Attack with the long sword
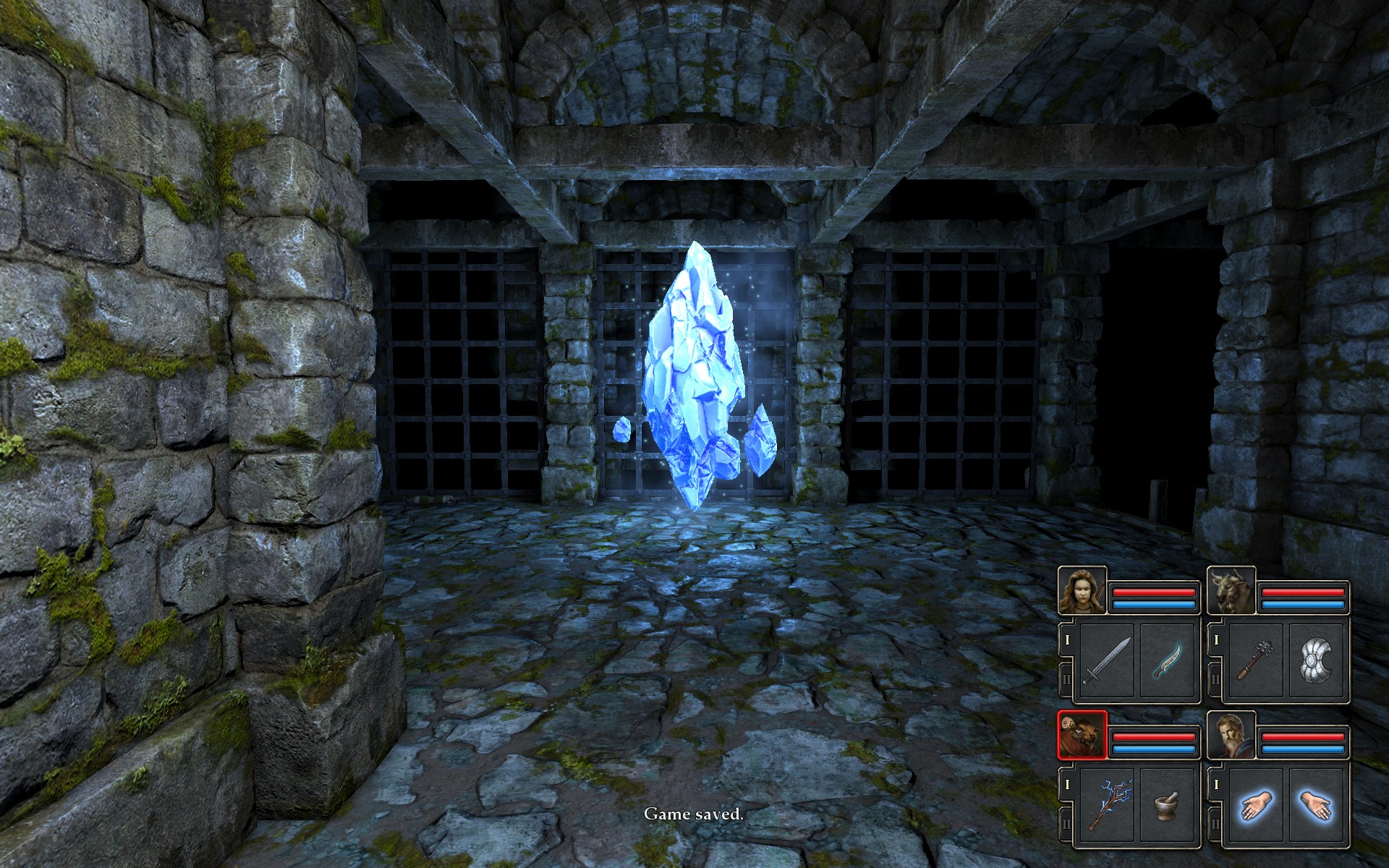 (x=1107, y=660)
